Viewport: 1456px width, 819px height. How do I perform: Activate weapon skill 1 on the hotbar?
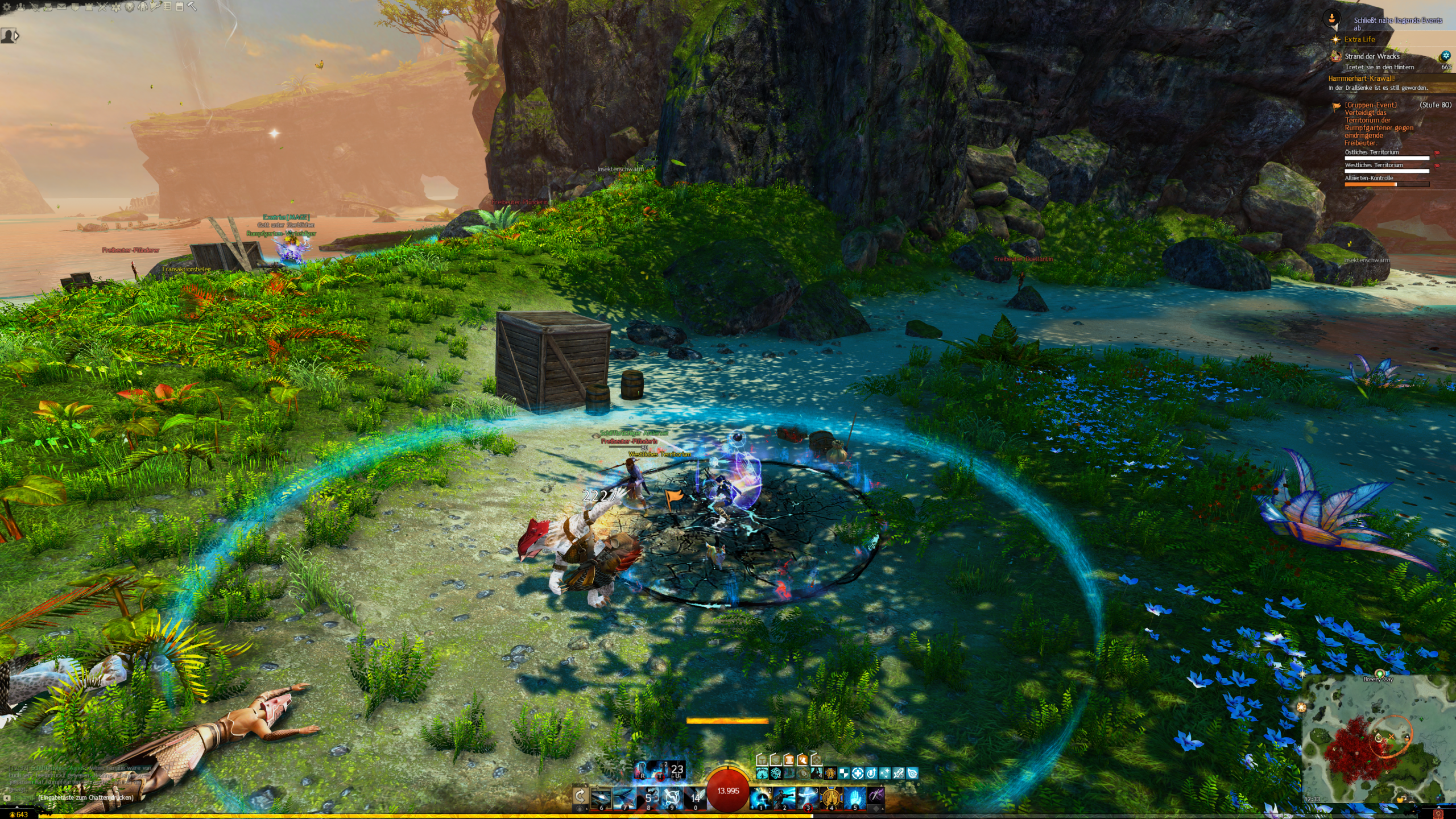pos(760,797)
